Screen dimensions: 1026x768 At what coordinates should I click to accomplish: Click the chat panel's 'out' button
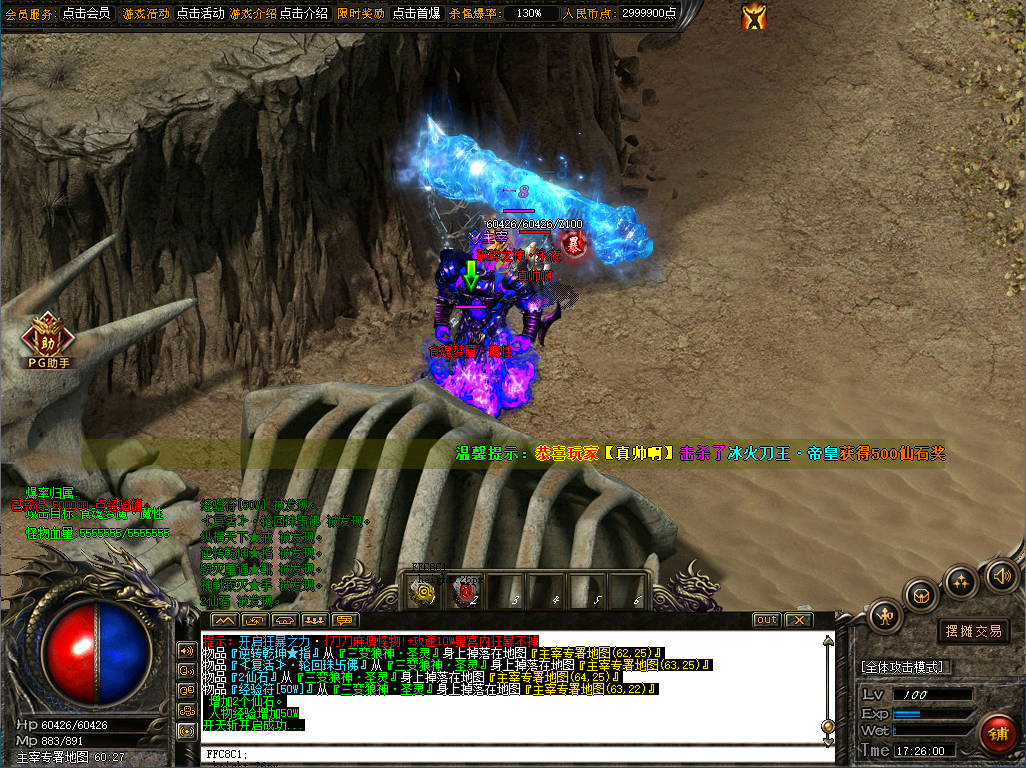pyautogui.click(x=766, y=620)
